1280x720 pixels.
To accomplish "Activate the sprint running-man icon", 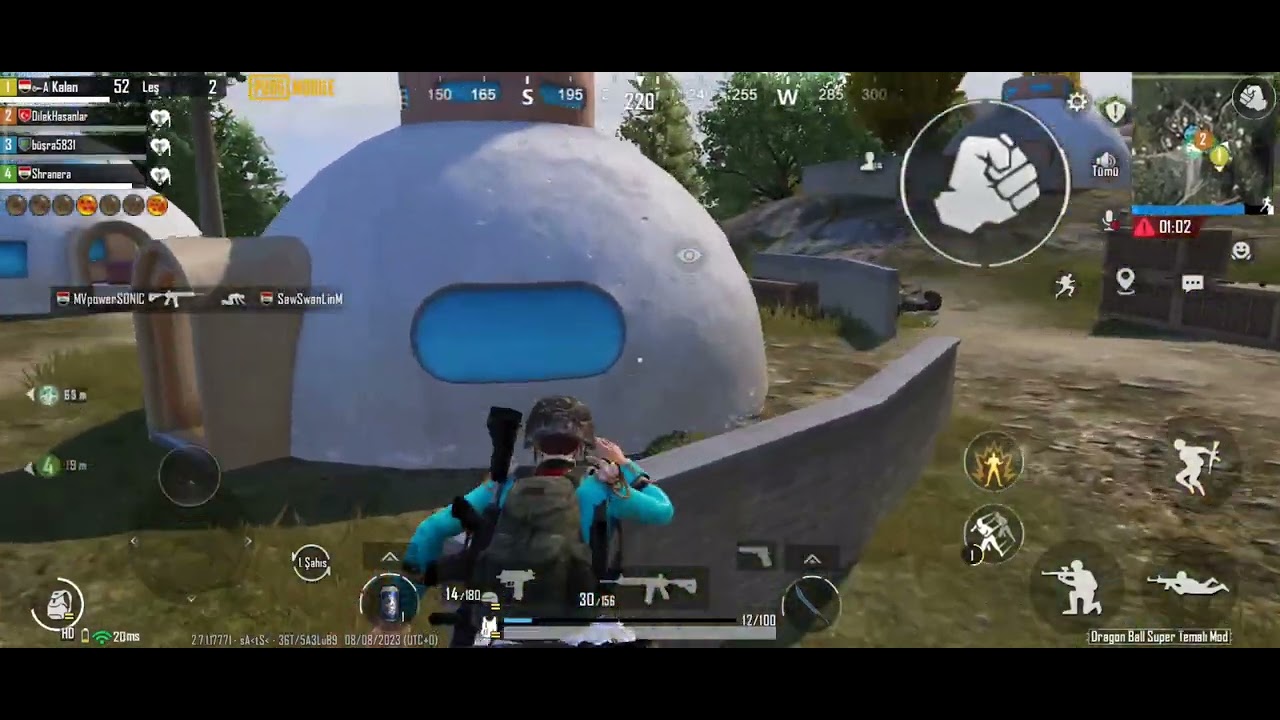I will pyautogui.click(x=1066, y=286).
